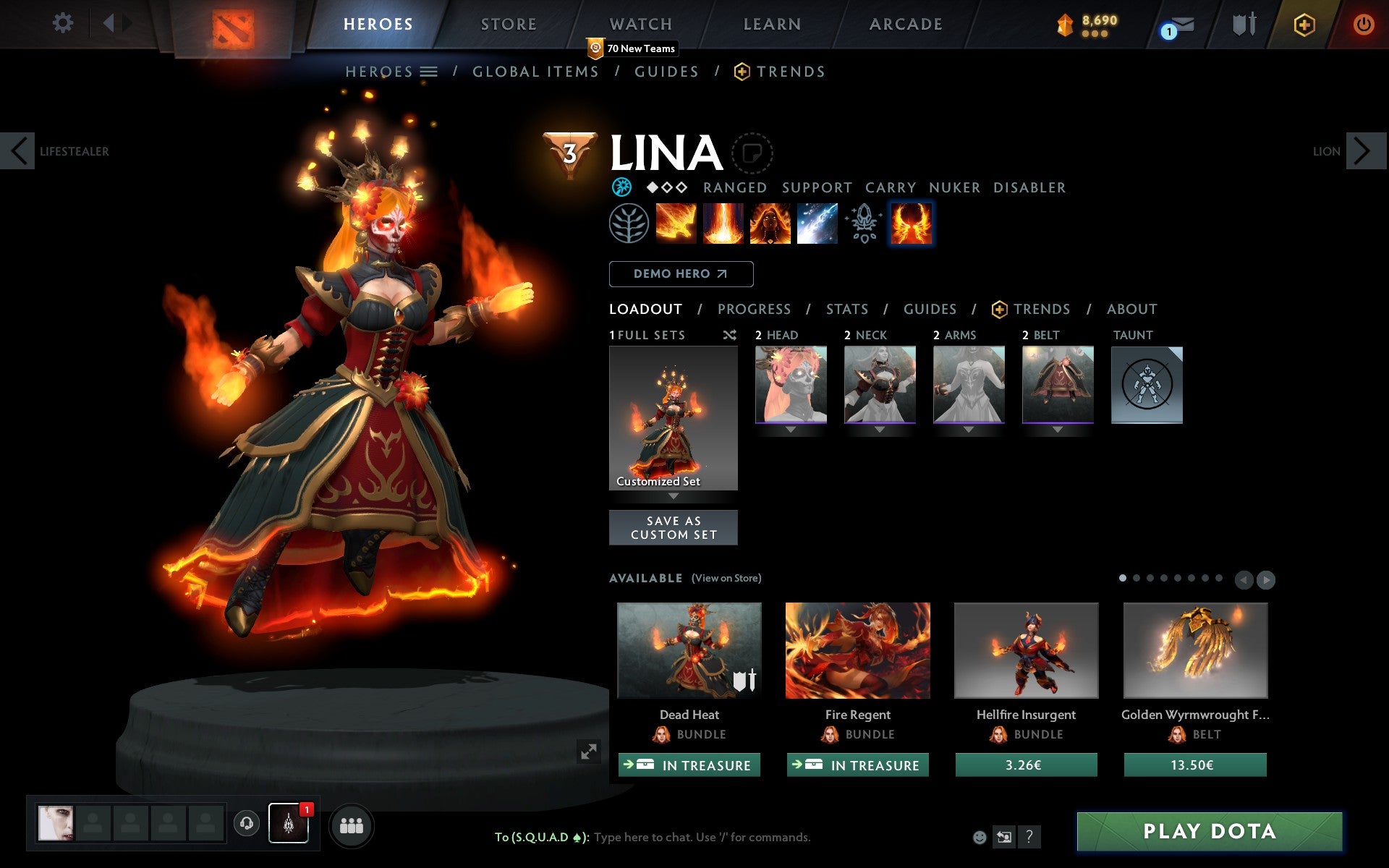The width and height of the screenshot is (1389, 868).
Task: Start matchmaking with Play Dota
Action: point(1209,831)
